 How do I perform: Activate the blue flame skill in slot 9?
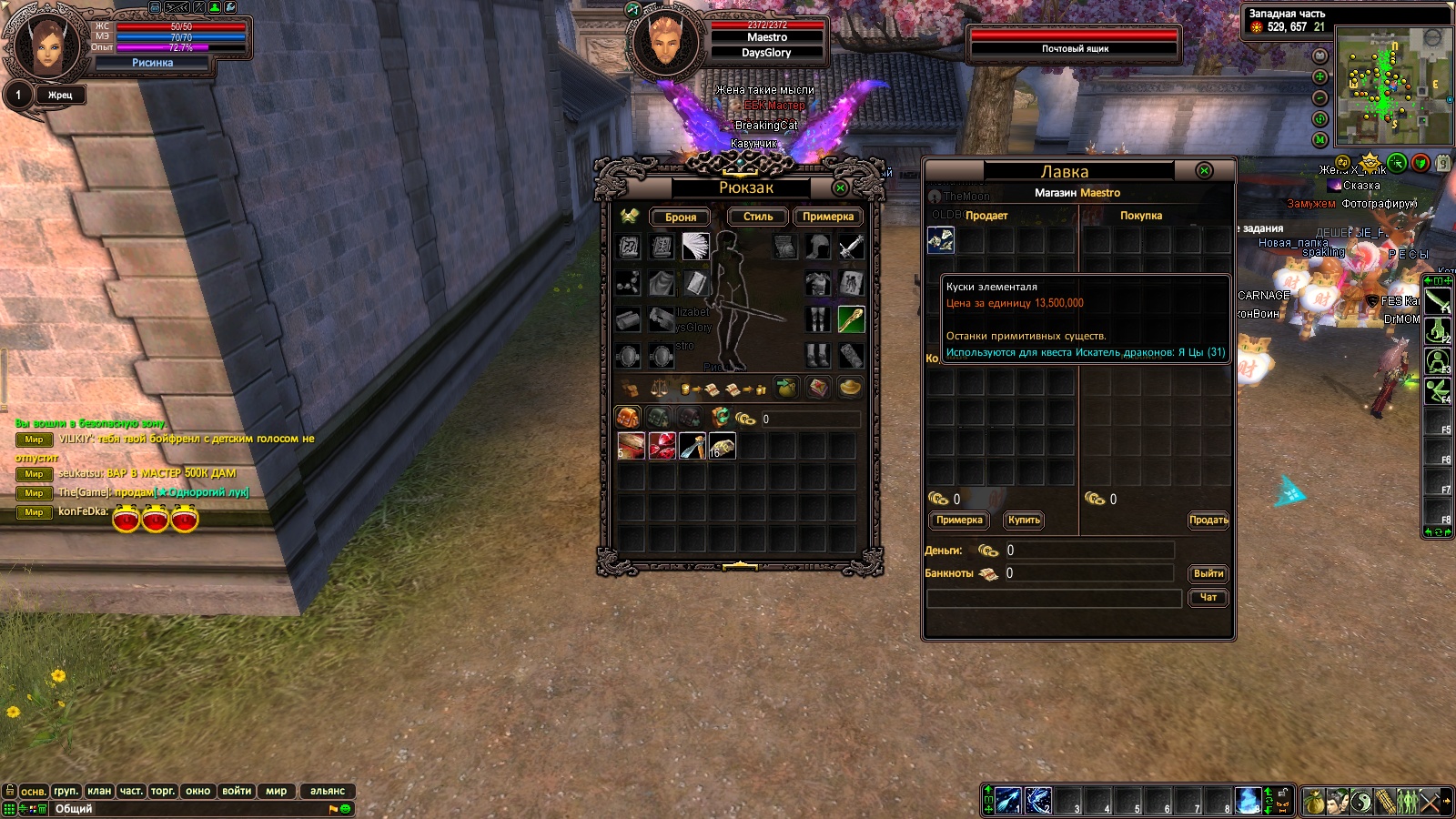point(1248,800)
